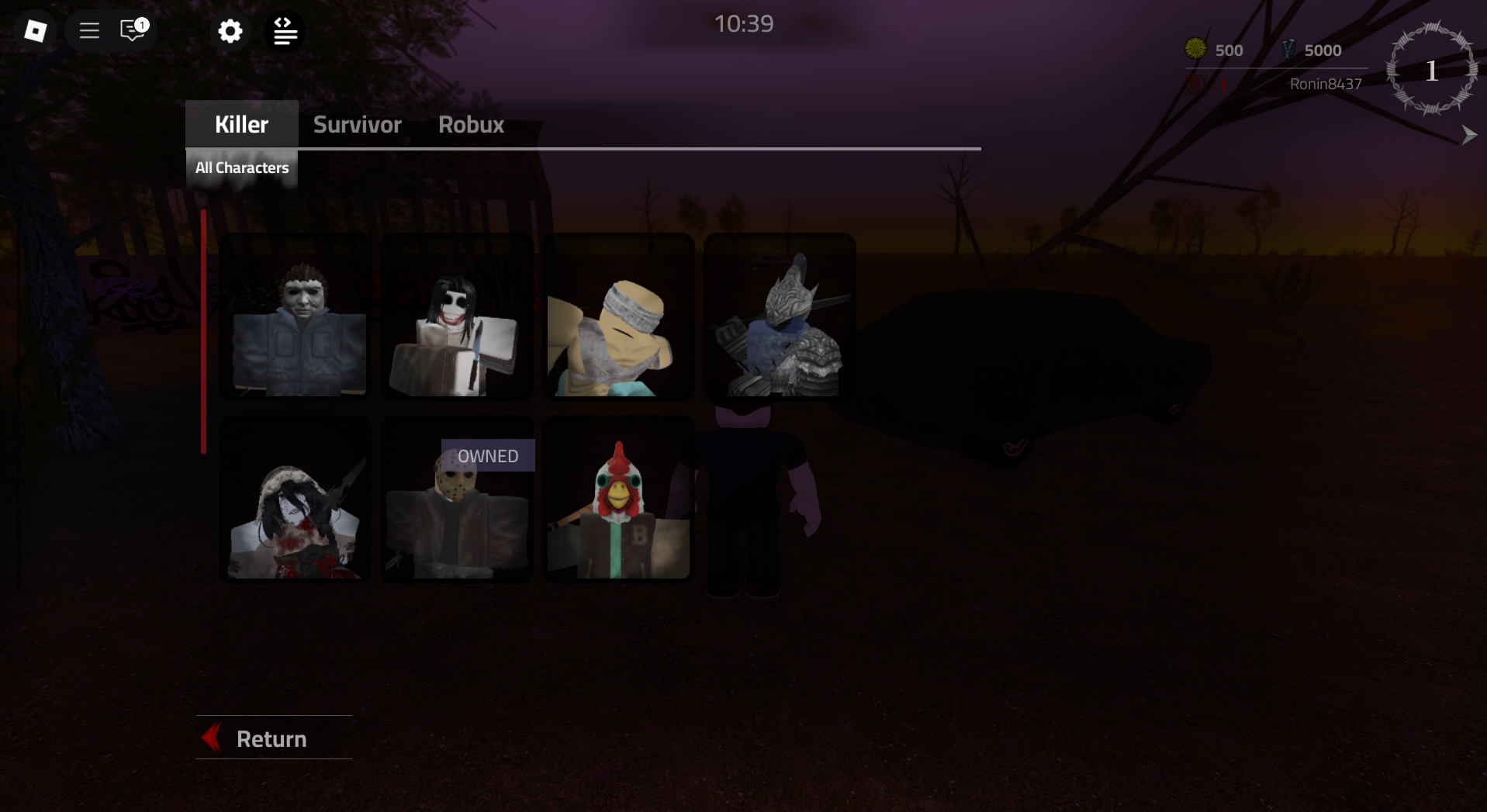
Task: Switch to the Robux tab
Action: [470, 124]
